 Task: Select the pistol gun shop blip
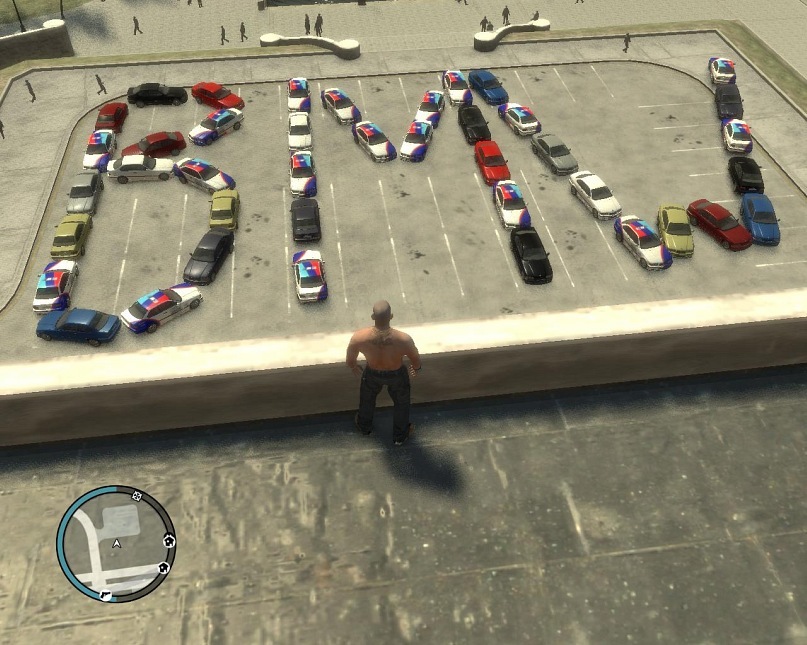[106, 594]
